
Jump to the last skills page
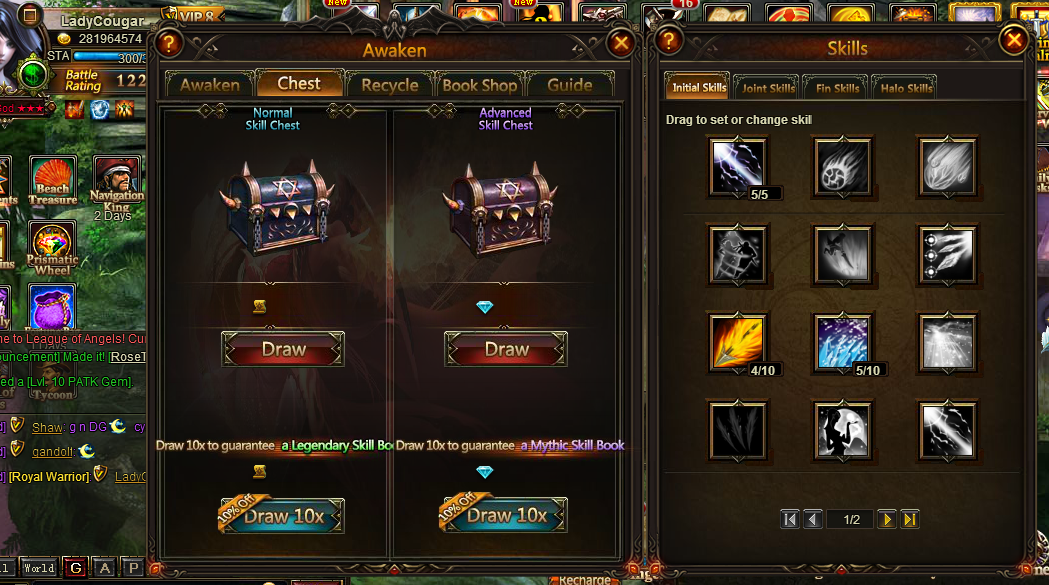910,519
